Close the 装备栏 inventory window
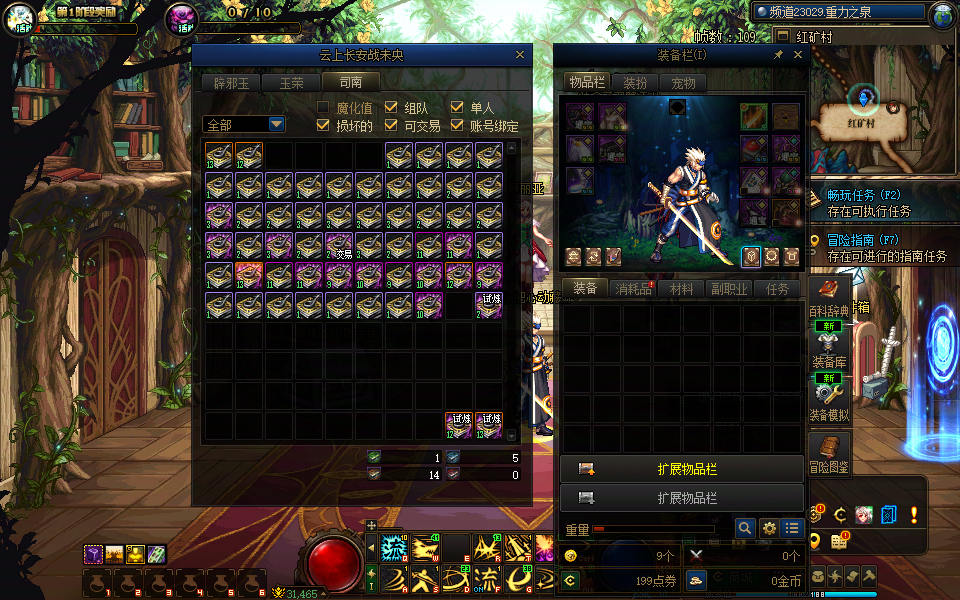960x600 pixels. (x=798, y=56)
